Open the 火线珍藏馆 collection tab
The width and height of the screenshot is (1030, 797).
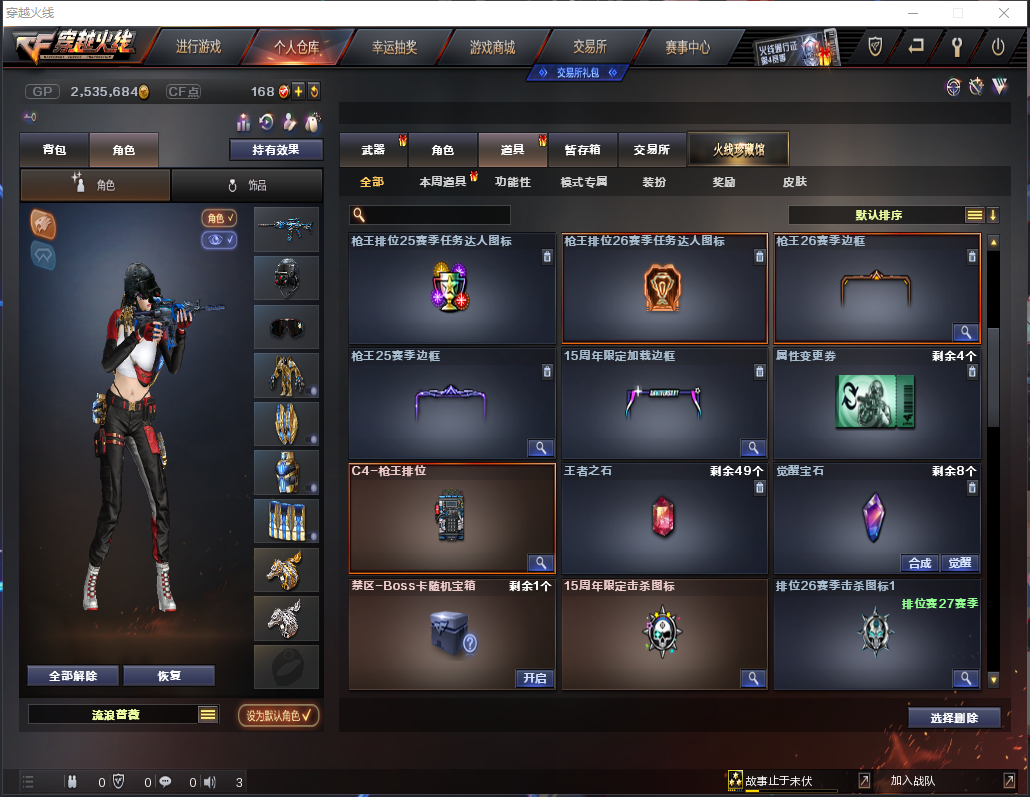(738, 150)
